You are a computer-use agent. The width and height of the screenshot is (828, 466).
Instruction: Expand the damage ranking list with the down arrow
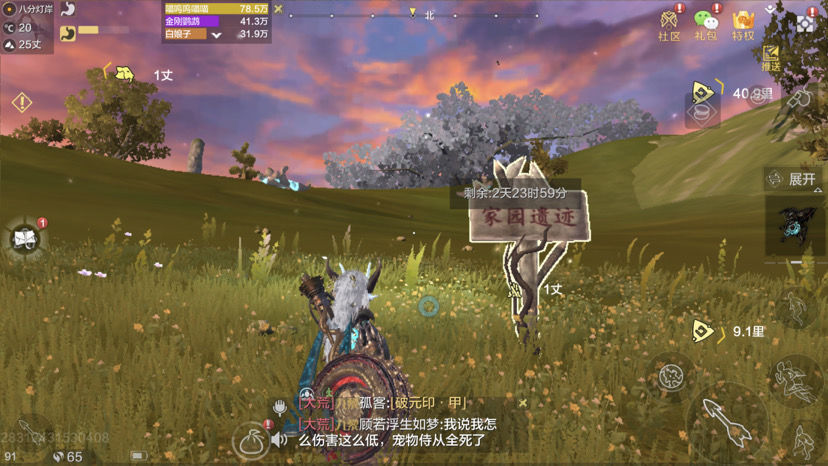[x=216, y=34]
